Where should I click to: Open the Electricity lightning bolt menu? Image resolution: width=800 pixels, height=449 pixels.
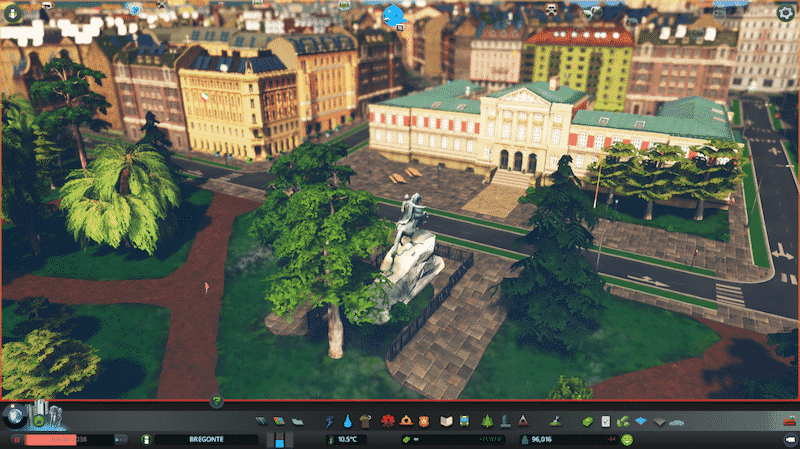tap(332, 421)
